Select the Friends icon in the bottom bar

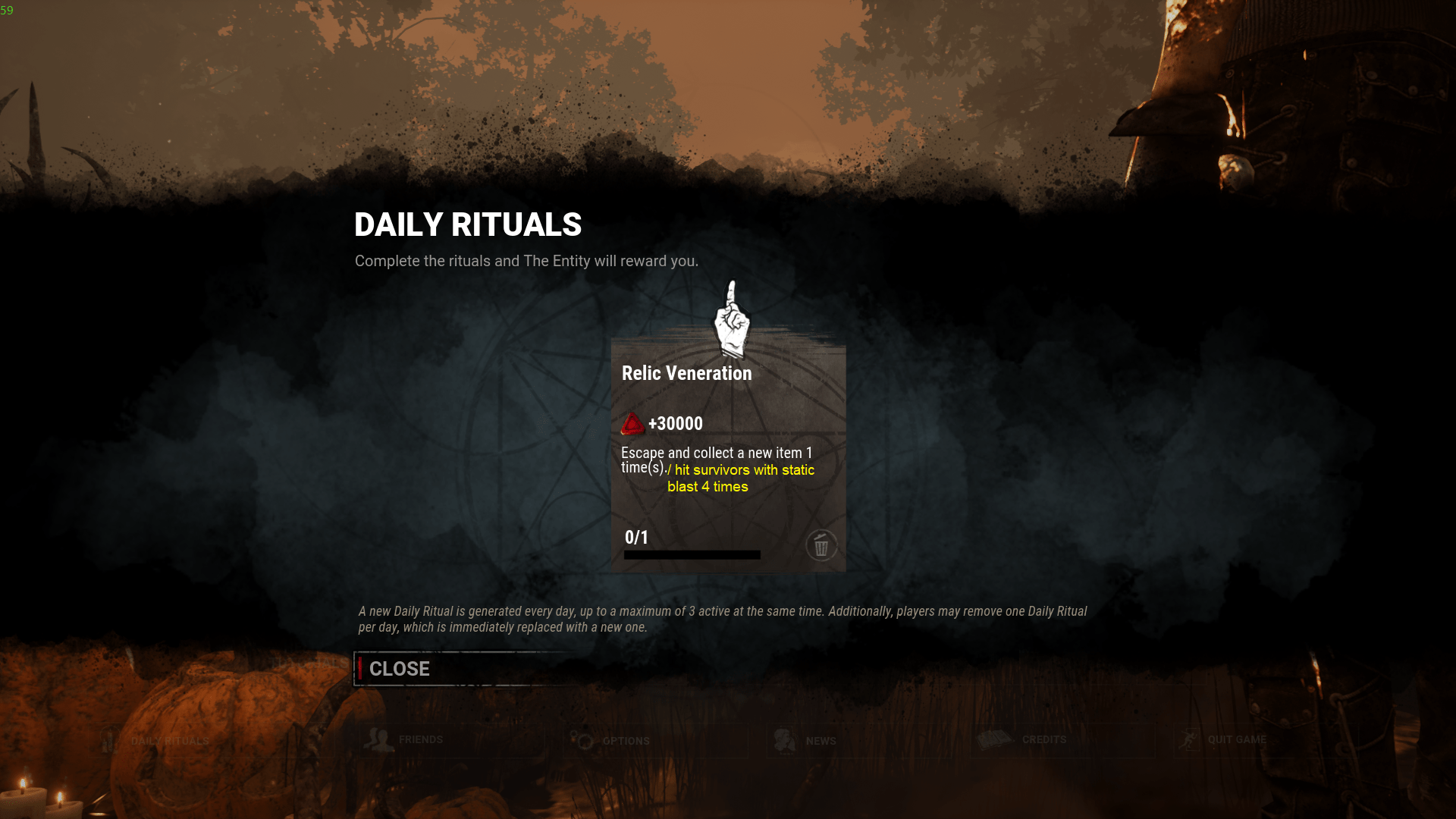pos(377,738)
